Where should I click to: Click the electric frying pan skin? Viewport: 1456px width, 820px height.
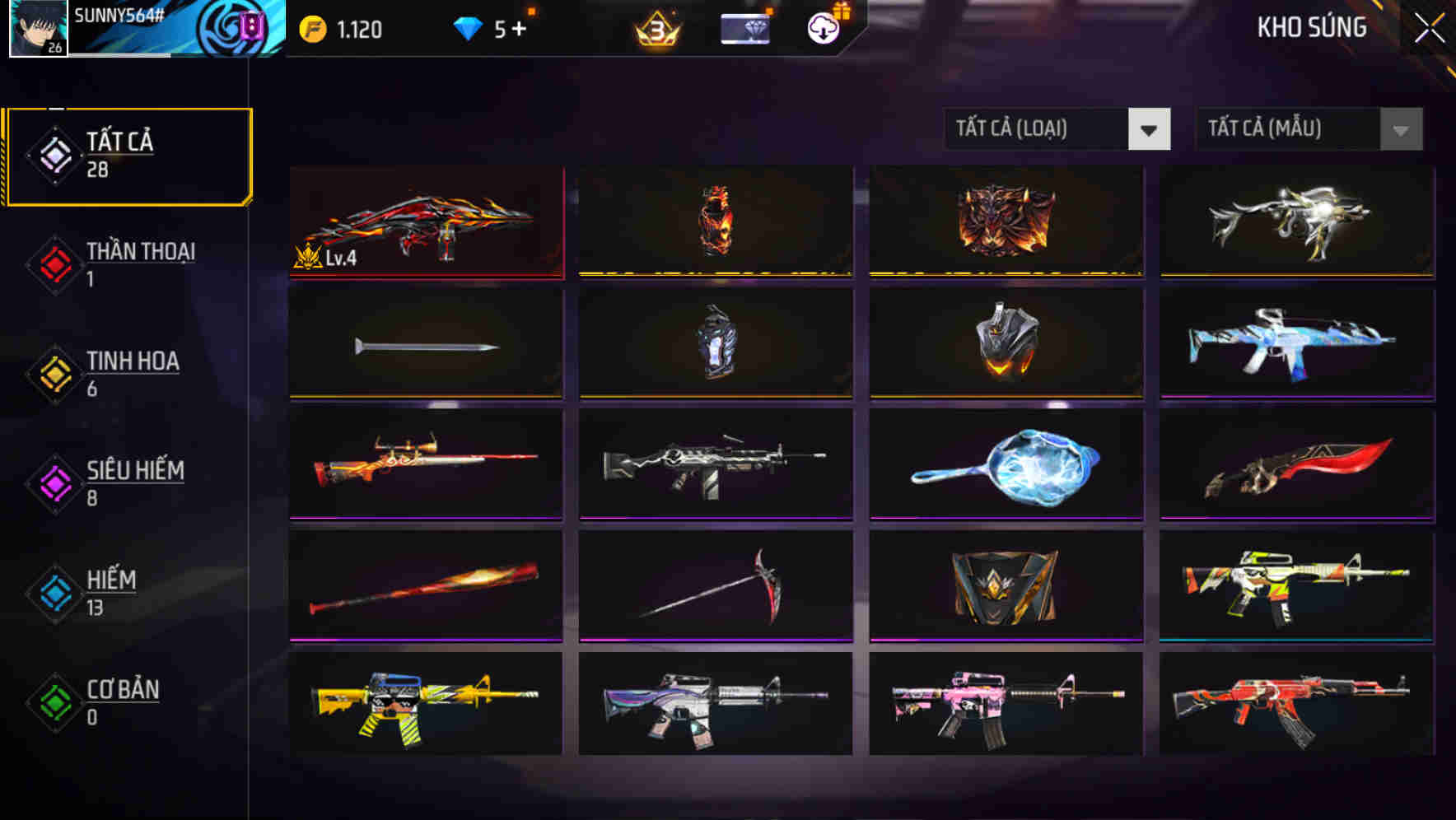(x=1006, y=465)
